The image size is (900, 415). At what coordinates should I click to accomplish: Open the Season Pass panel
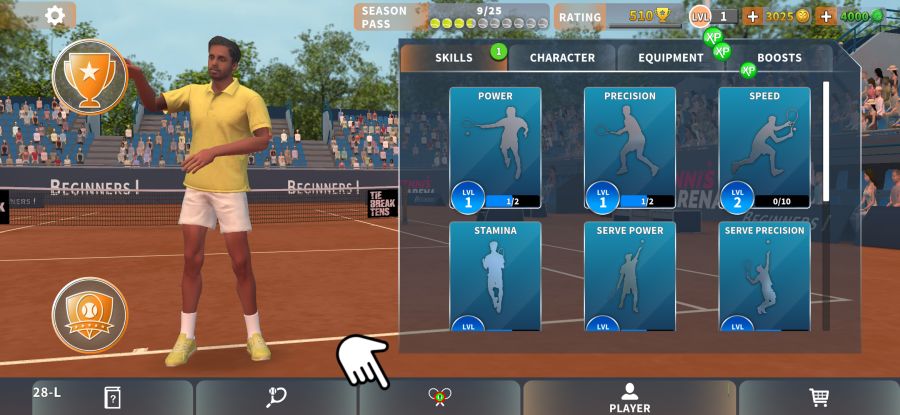452,17
